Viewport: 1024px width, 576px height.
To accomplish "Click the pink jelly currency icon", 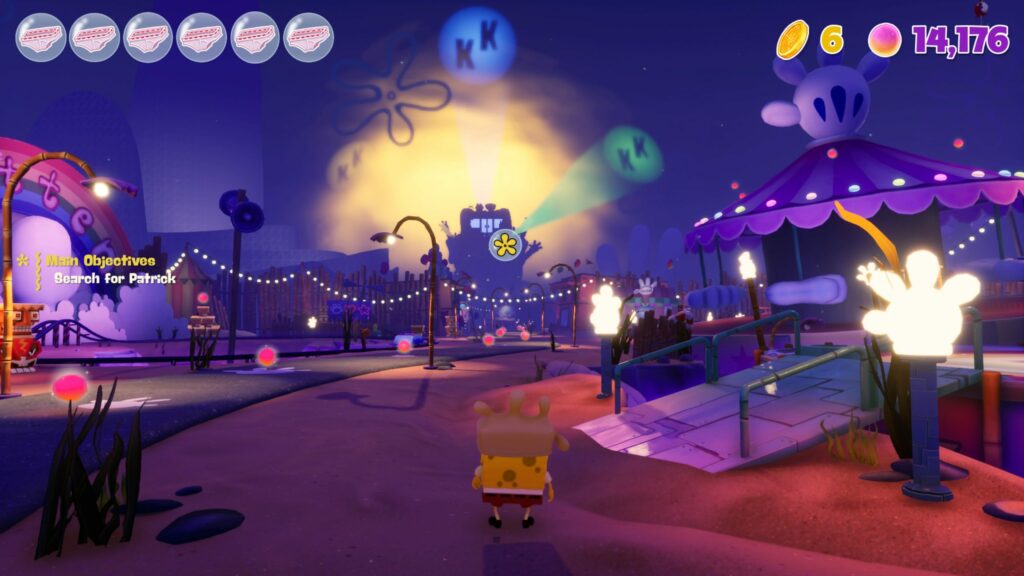I will pyautogui.click(x=884, y=40).
